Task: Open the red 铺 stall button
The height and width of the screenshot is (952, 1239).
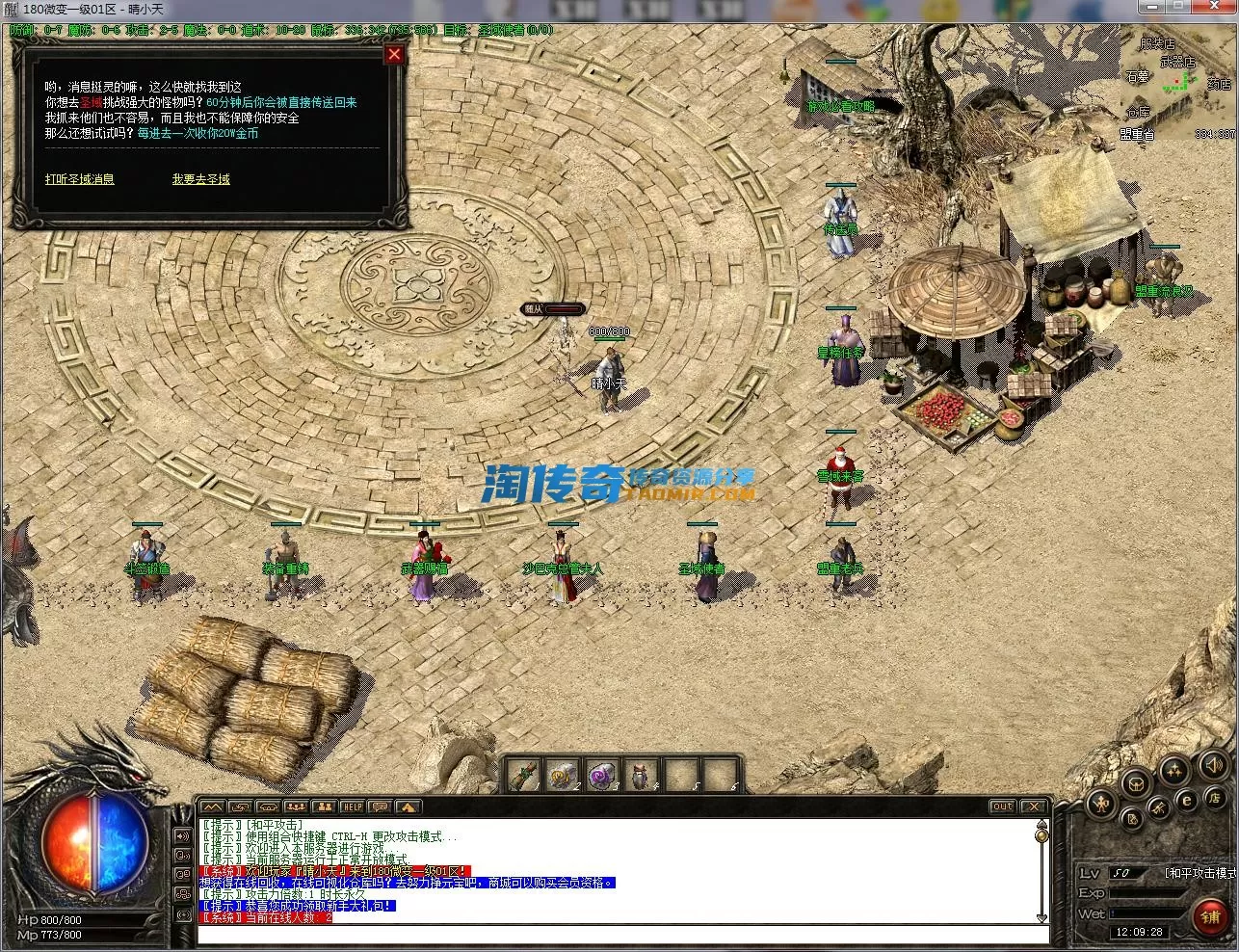Action: coord(1210,916)
